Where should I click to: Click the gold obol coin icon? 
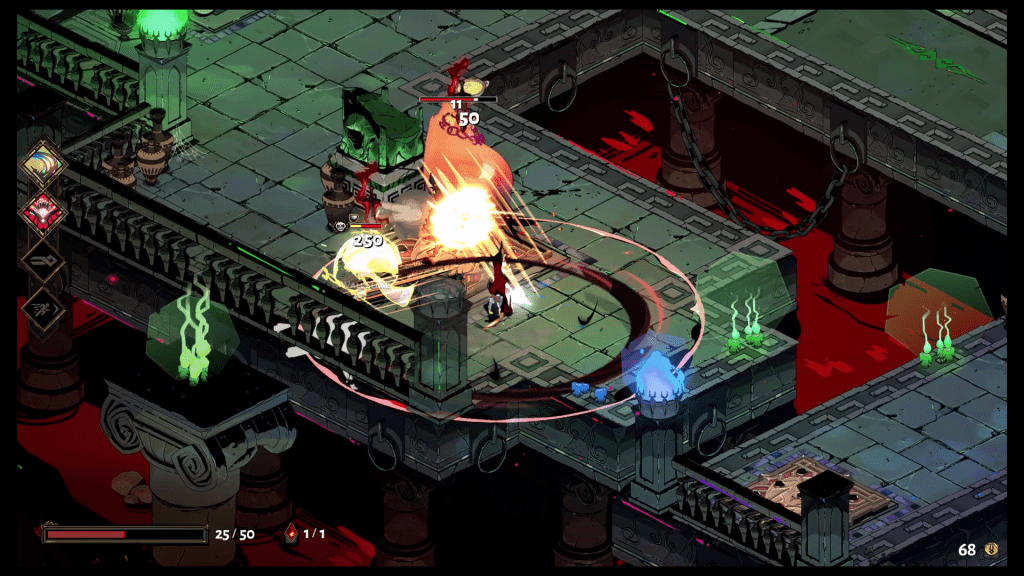tap(993, 549)
